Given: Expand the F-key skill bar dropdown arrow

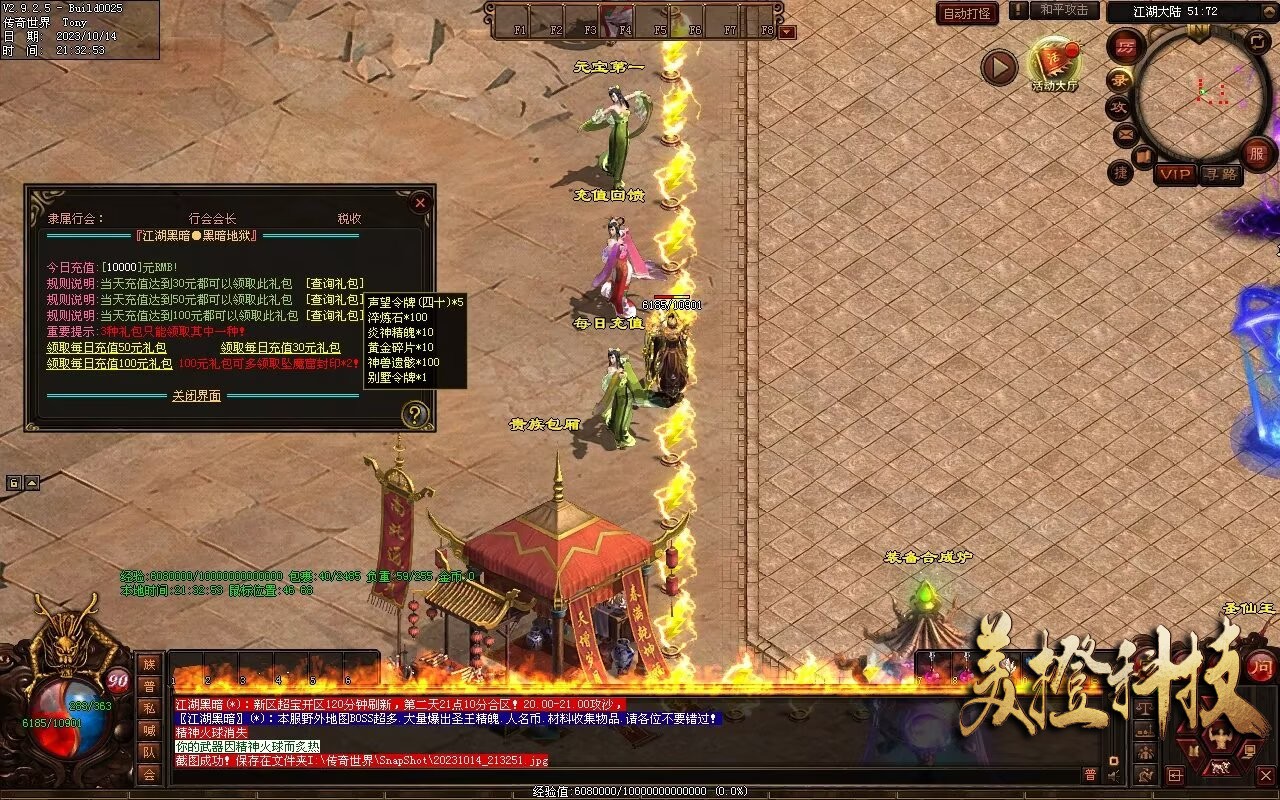Looking at the screenshot, I should (x=788, y=32).
